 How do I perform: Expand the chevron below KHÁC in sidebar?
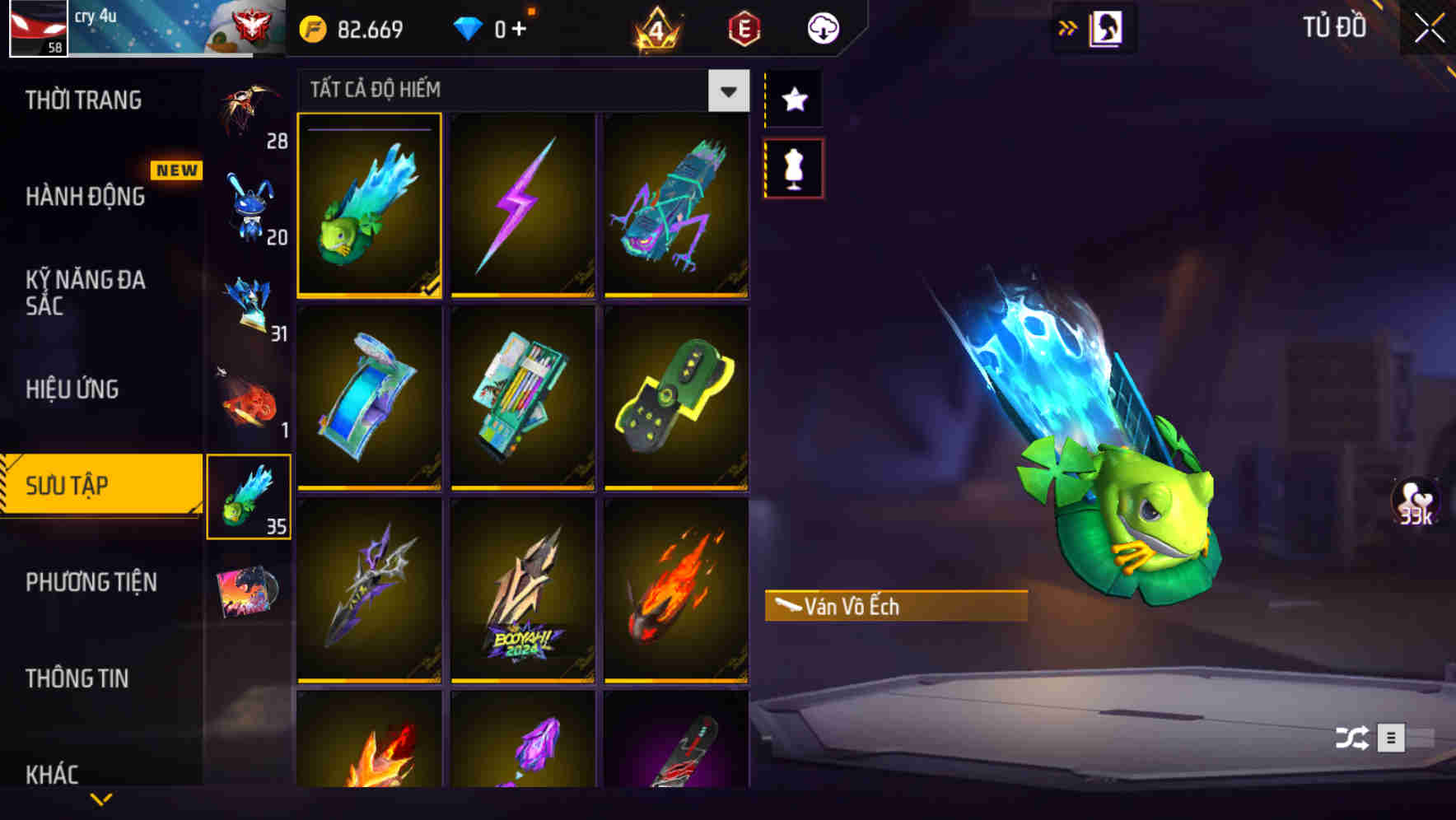99,797
